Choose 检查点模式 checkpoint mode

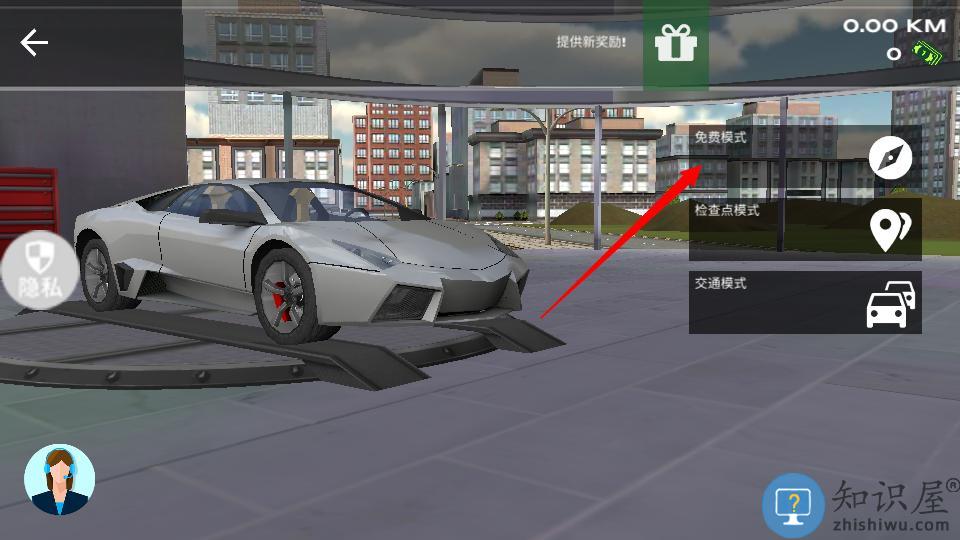click(805, 230)
